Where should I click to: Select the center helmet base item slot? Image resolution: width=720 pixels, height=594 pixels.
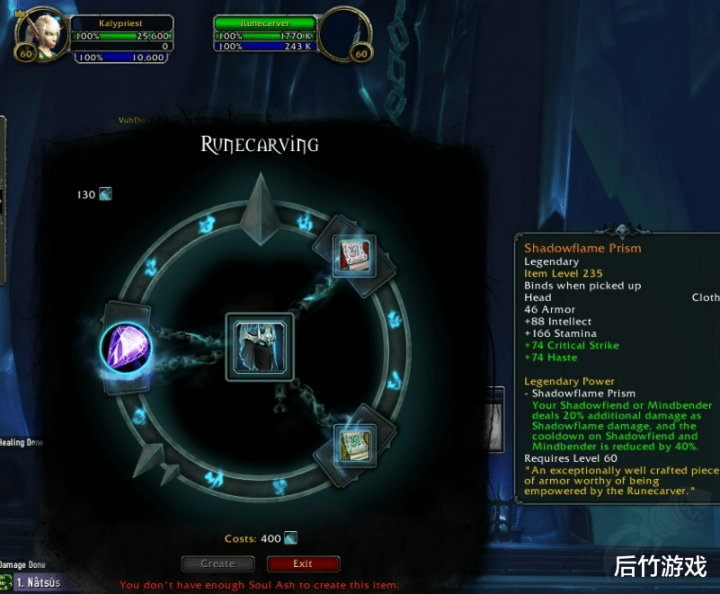point(260,347)
